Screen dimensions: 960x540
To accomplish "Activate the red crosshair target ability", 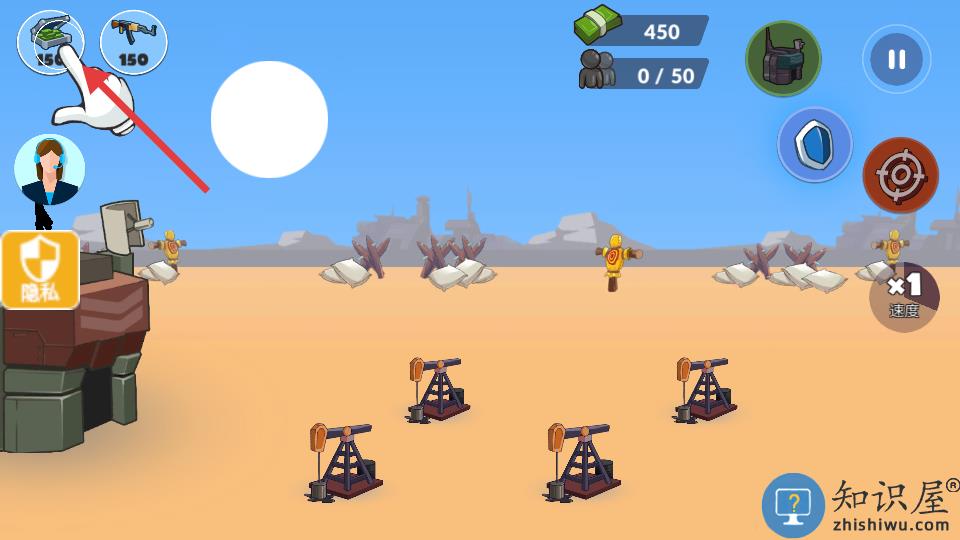I will 900,175.
